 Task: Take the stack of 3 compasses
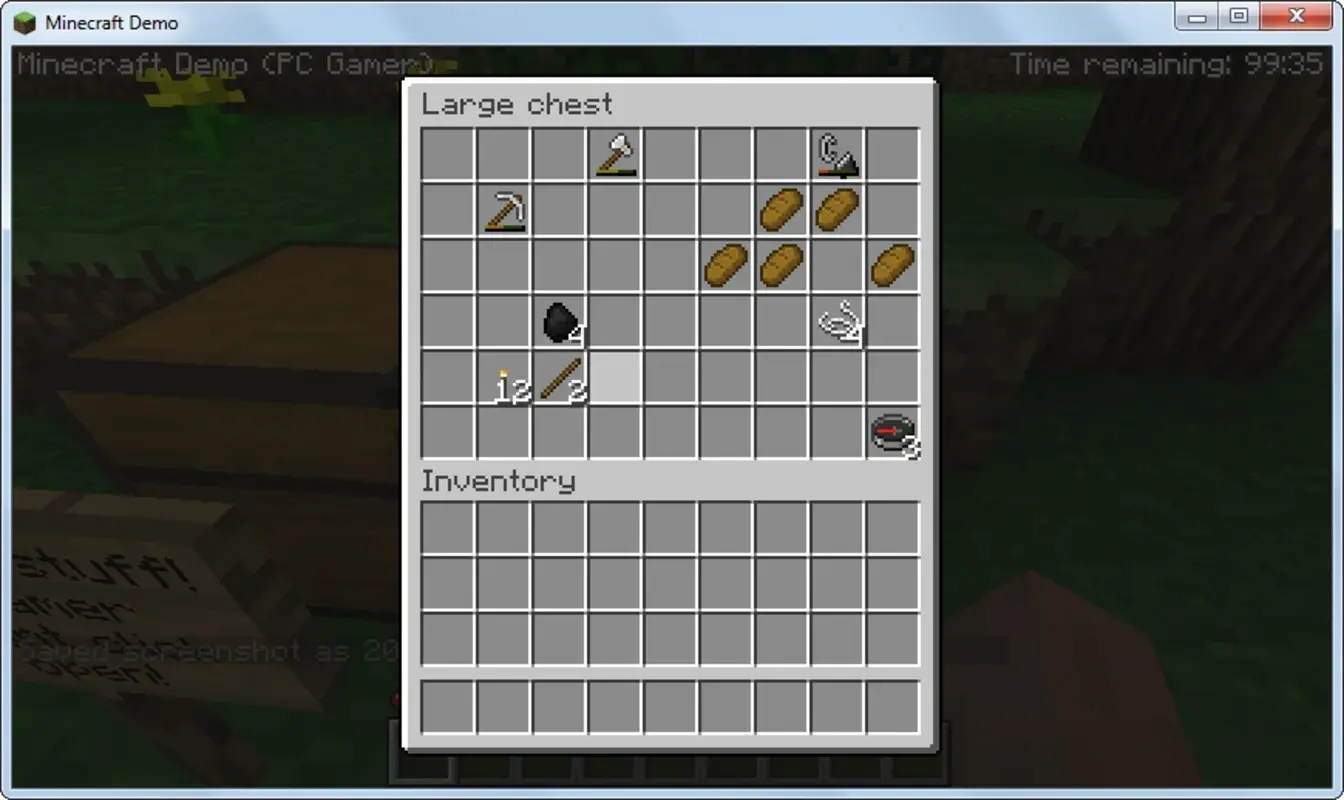pyautogui.click(x=893, y=432)
